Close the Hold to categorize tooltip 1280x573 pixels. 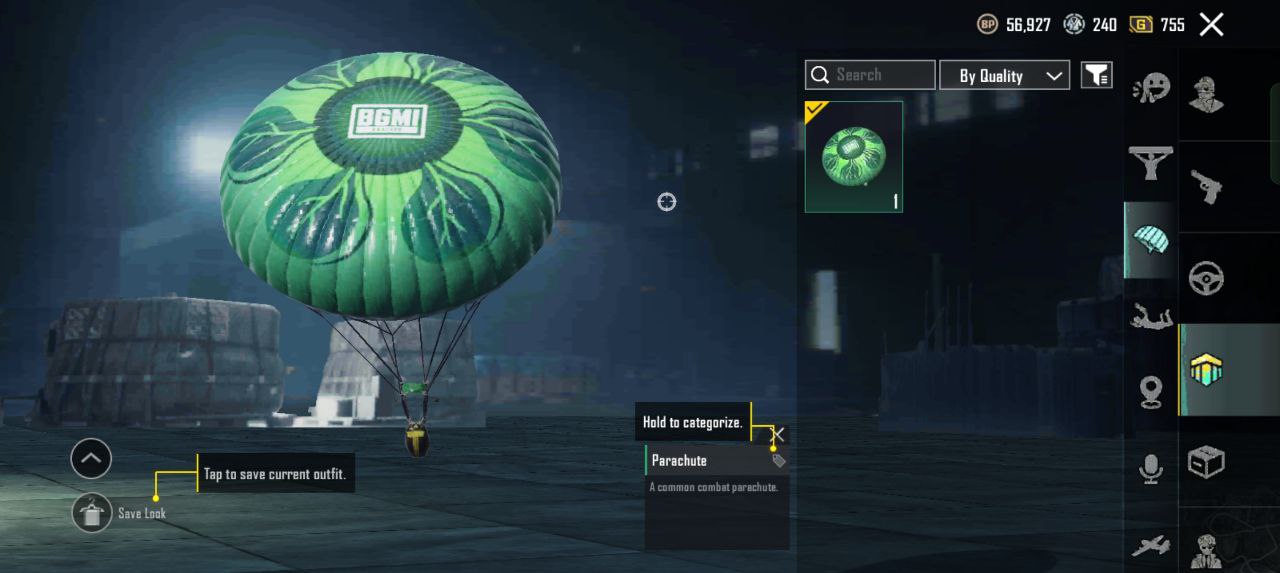[x=777, y=434]
